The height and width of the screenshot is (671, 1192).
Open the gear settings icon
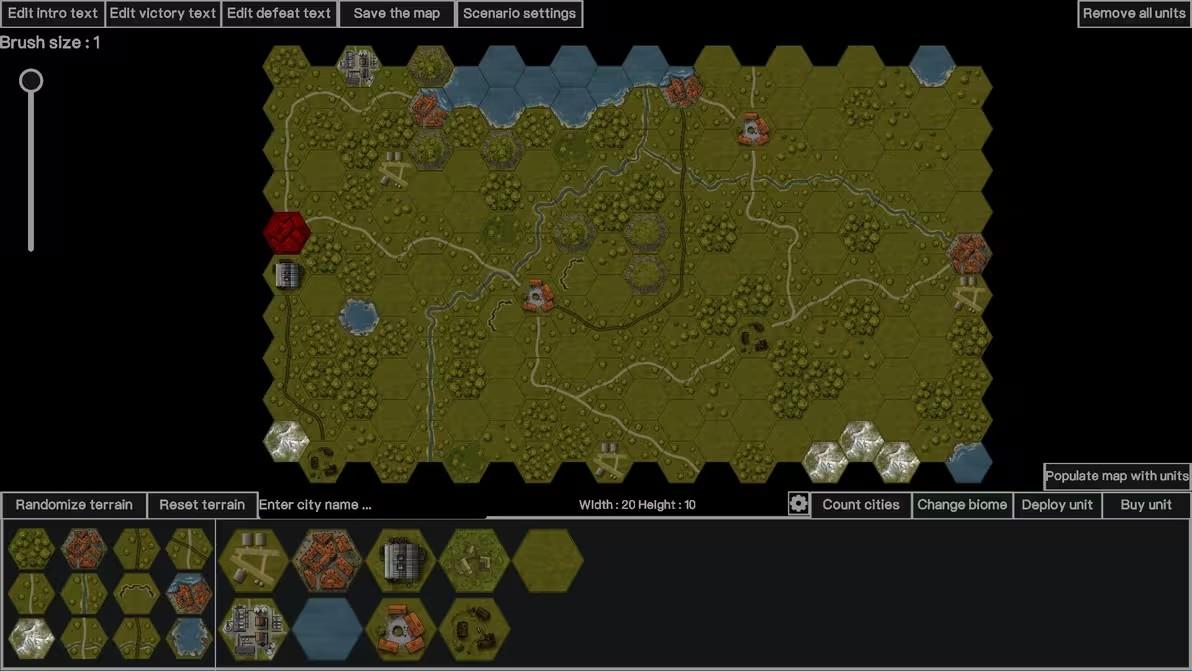798,504
